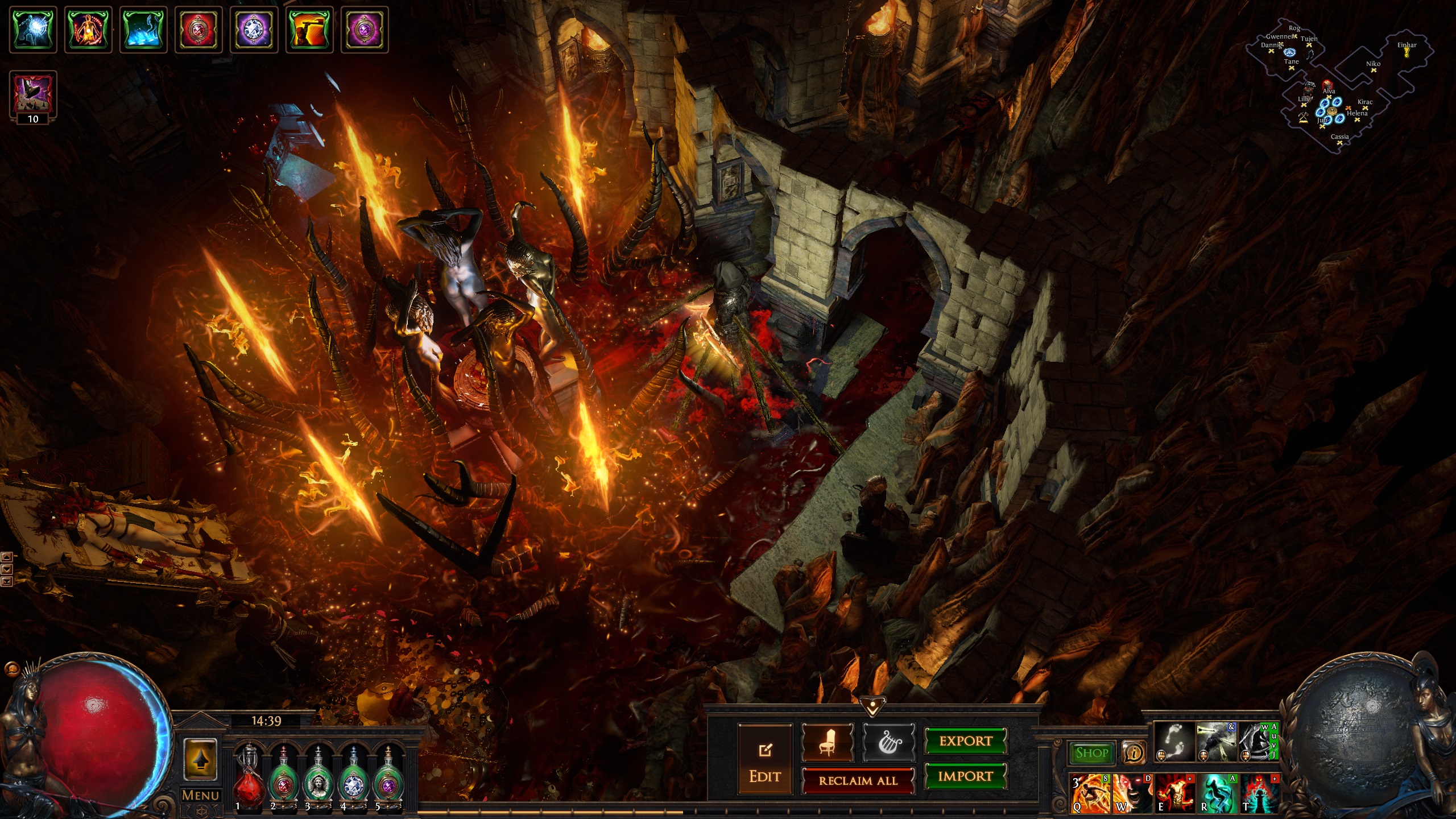Viewport: 1456px width, 819px height.
Task: Click the minimap overlay
Action: coord(1331,85)
